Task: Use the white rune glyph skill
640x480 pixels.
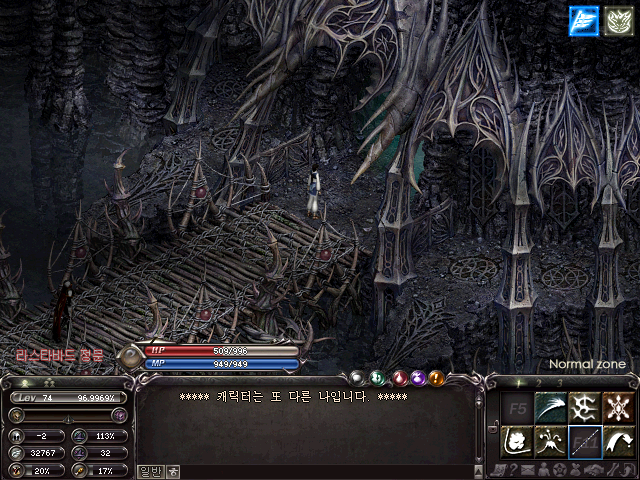Action: pos(584,407)
